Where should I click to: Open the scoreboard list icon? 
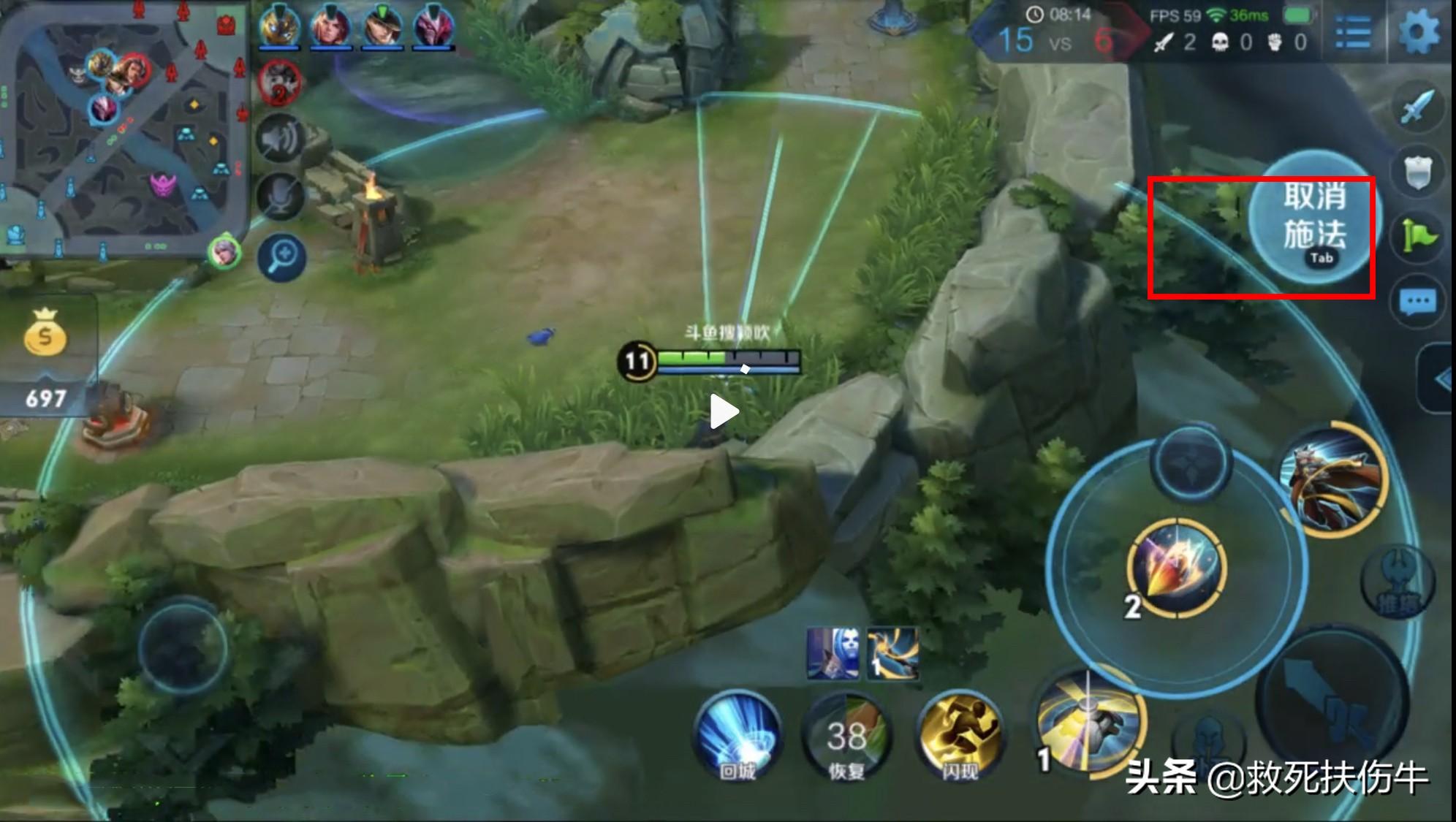(x=1353, y=33)
